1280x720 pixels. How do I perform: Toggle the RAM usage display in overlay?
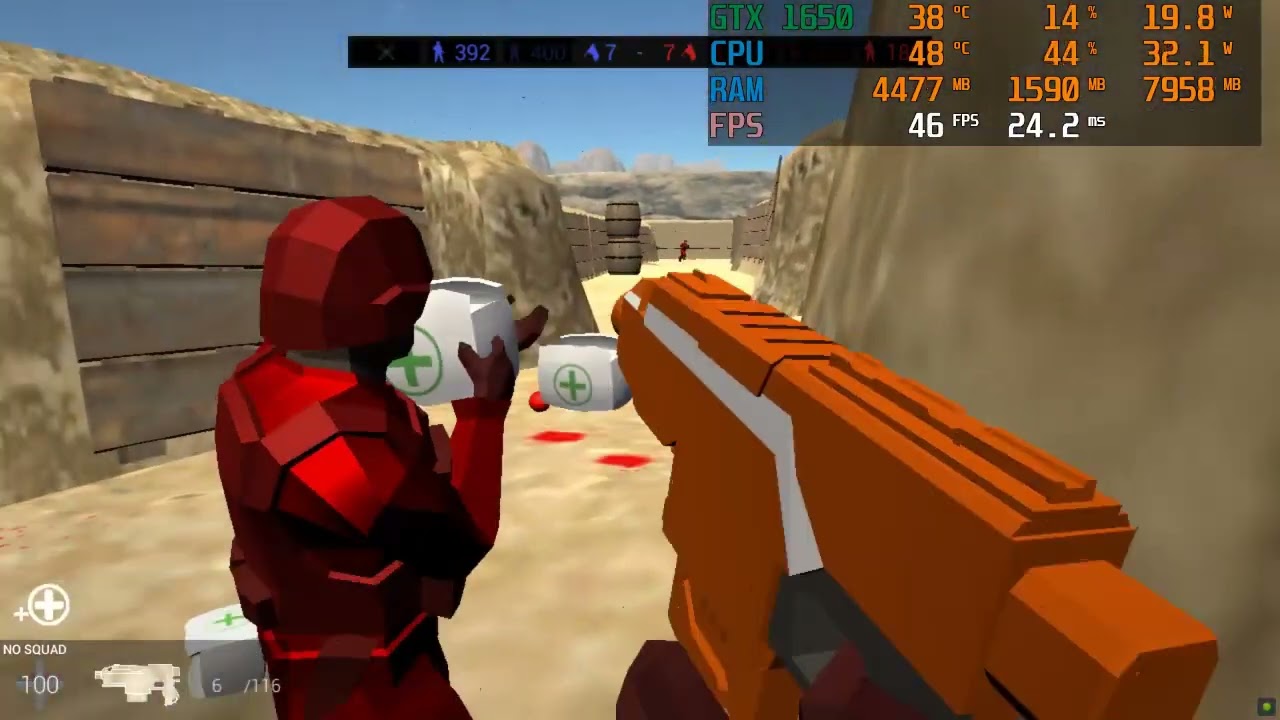[x=736, y=90]
